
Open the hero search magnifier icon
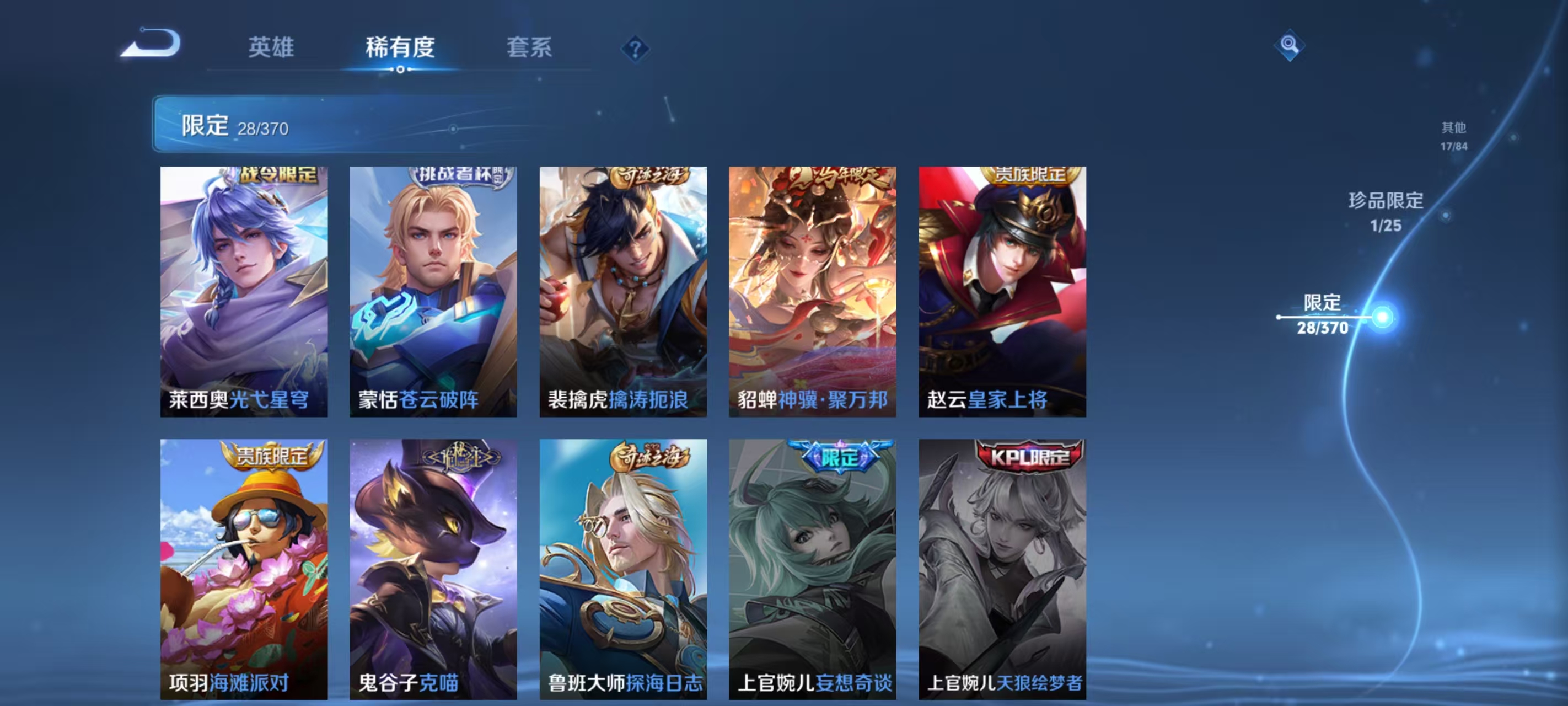pyautogui.click(x=1291, y=45)
